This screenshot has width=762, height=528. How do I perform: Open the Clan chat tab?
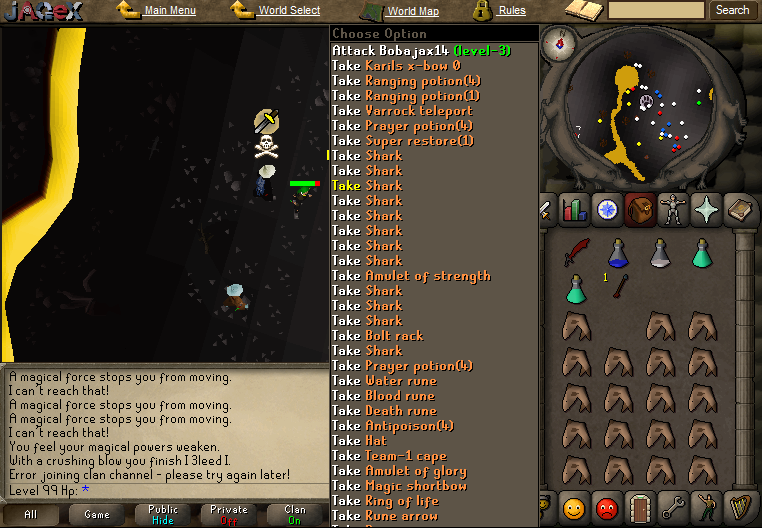click(295, 514)
